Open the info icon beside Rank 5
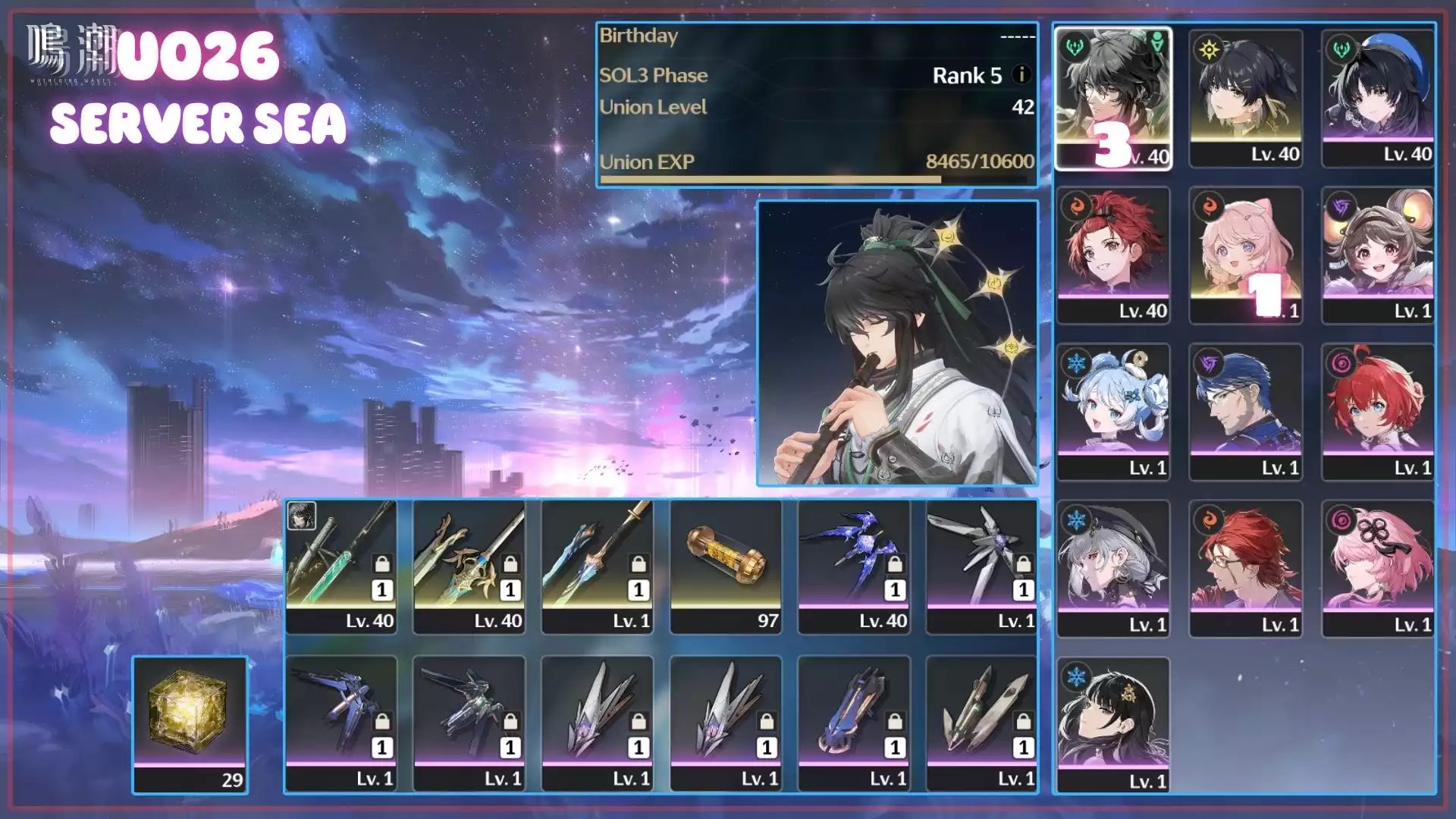Viewport: 1456px width, 819px height. coord(1021,74)
